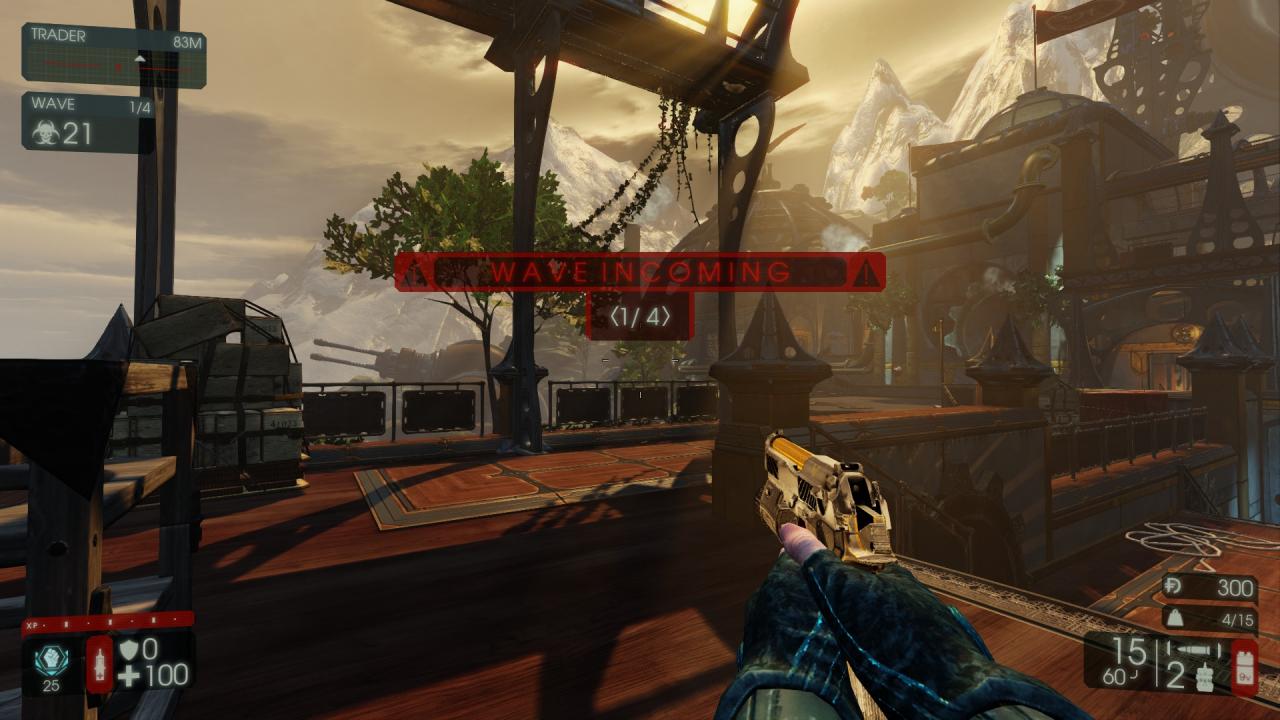The height and width of the screenshot is (720, 1280).
Task: Click the Trader compass panel
Action: (x=114, y=56)
